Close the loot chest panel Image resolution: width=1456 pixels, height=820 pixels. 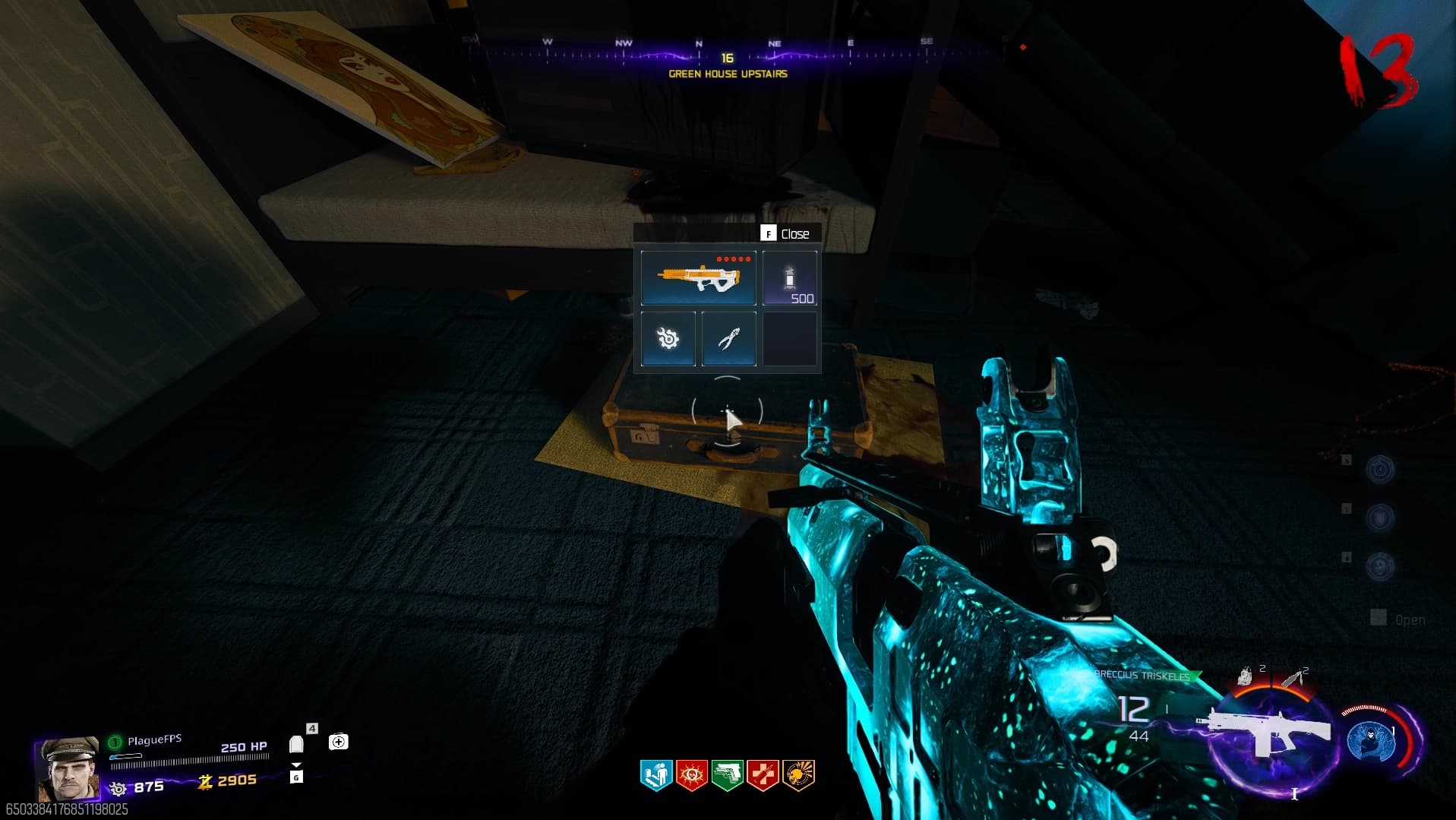point(786,234)
